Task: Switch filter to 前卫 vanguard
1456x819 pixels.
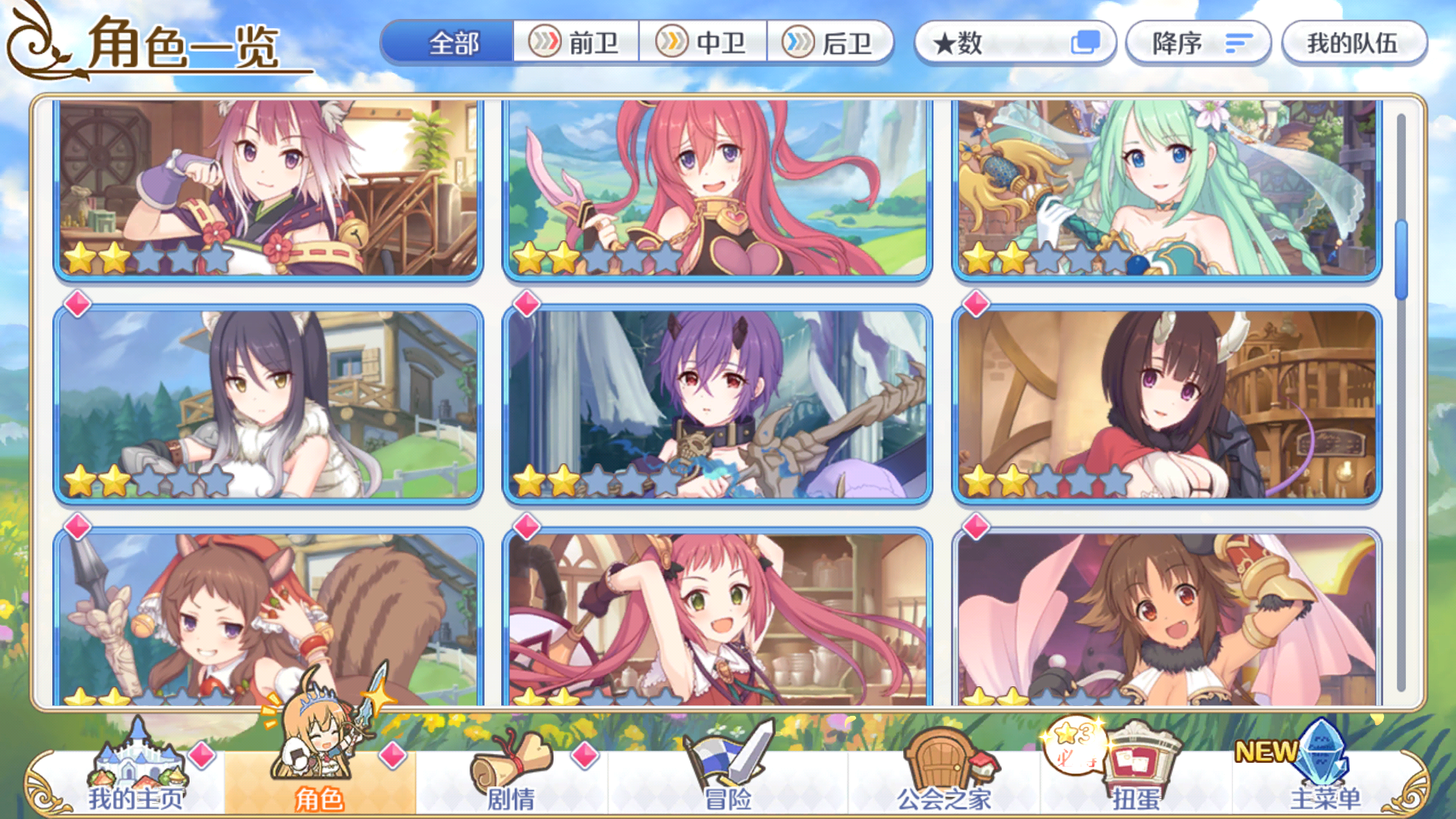Action: pyautogui.click(x=576, y=44)
